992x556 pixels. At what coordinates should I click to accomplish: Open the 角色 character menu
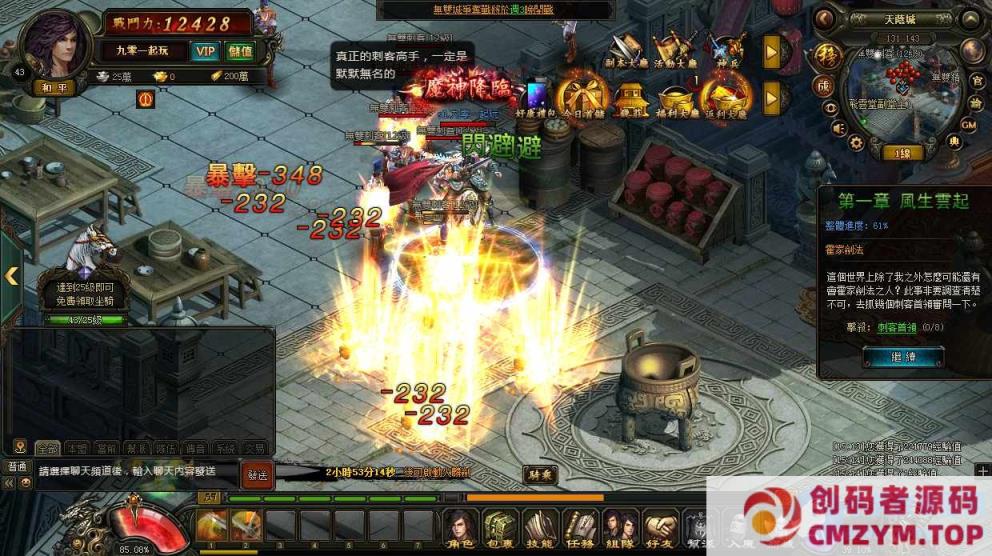(460, 526)
